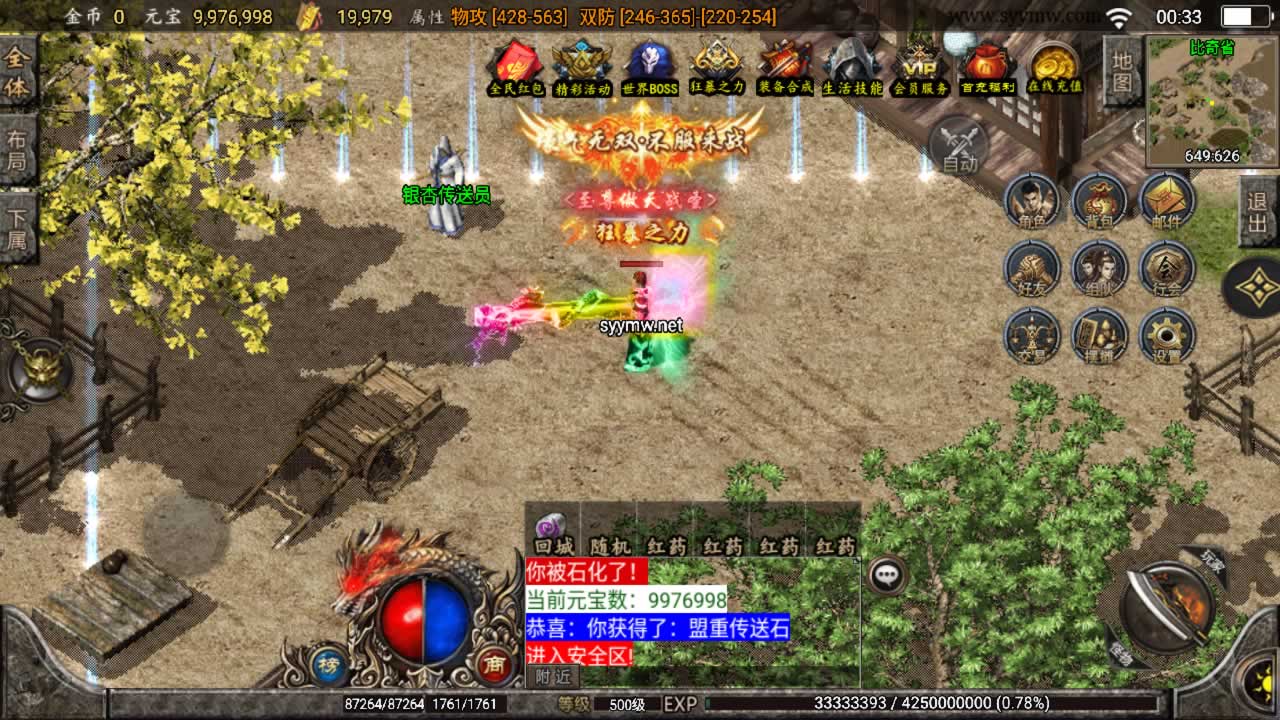Open the 世界BOSS menu
This screenshot has height=720, width=1280.
point(650,68)
